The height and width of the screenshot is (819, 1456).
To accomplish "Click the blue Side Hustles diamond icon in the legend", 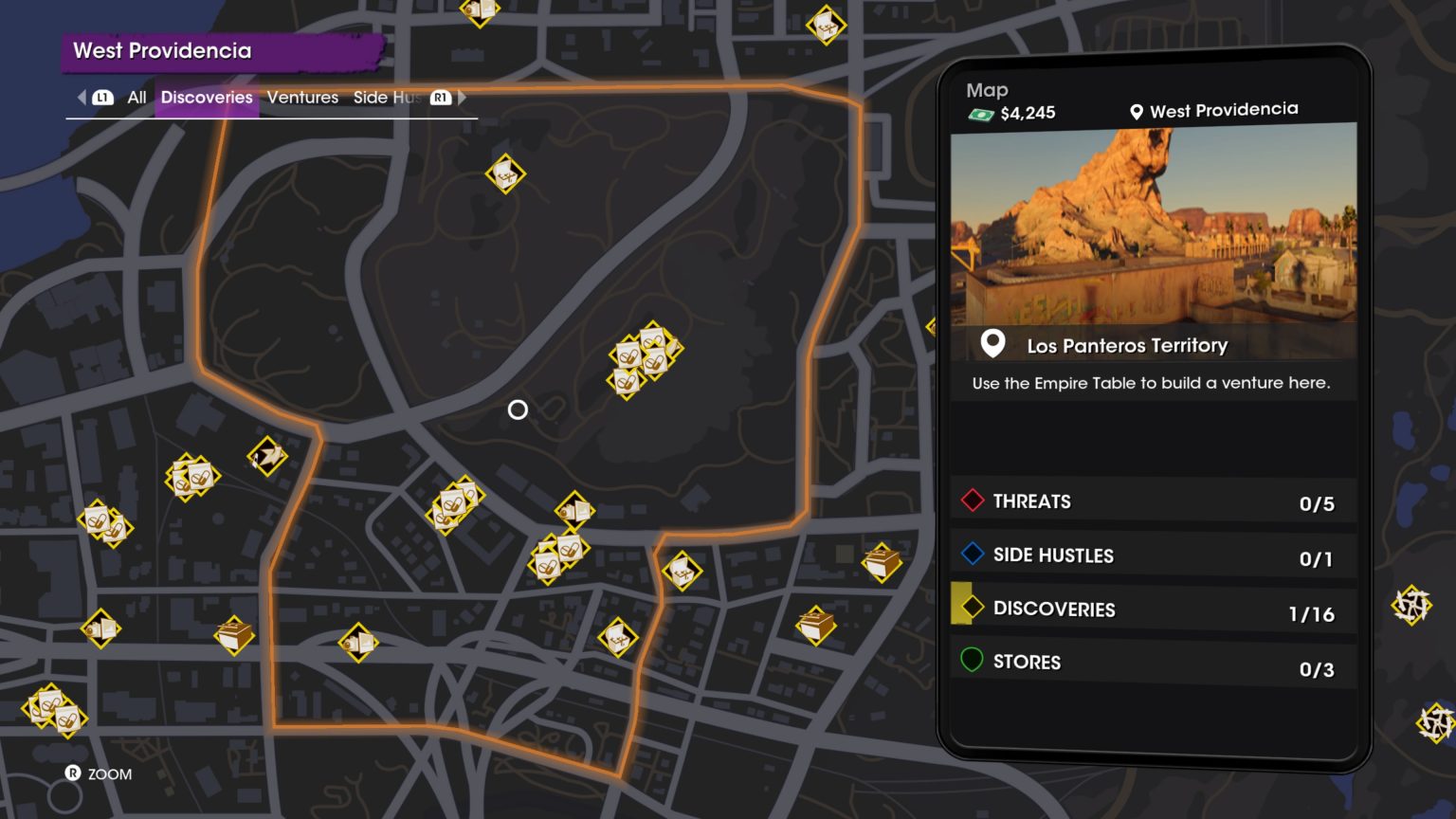I will (x=971, y=555).
